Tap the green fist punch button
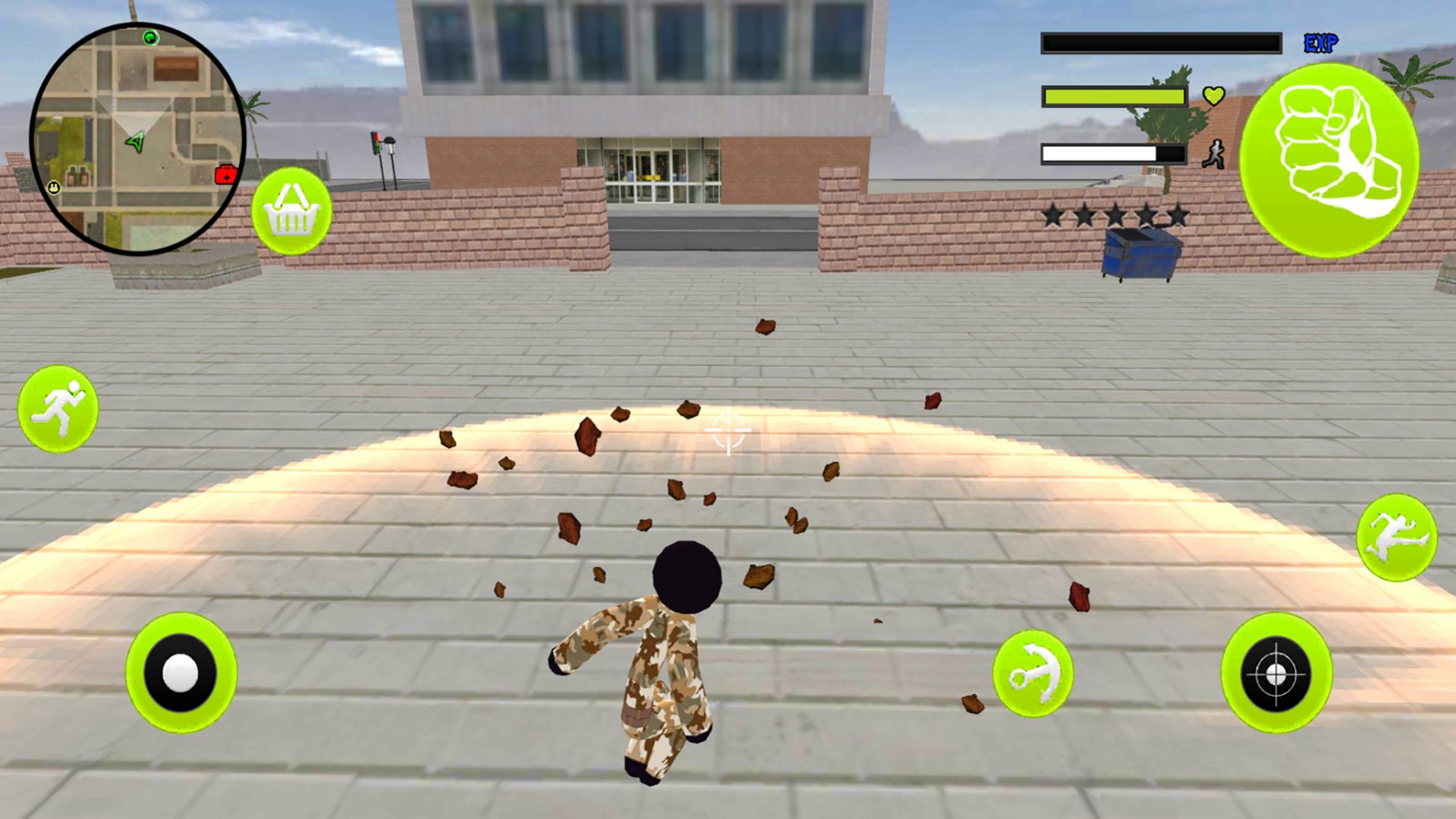The image size is (1456, 819). pyautogui.click(x=1329, y=160)
